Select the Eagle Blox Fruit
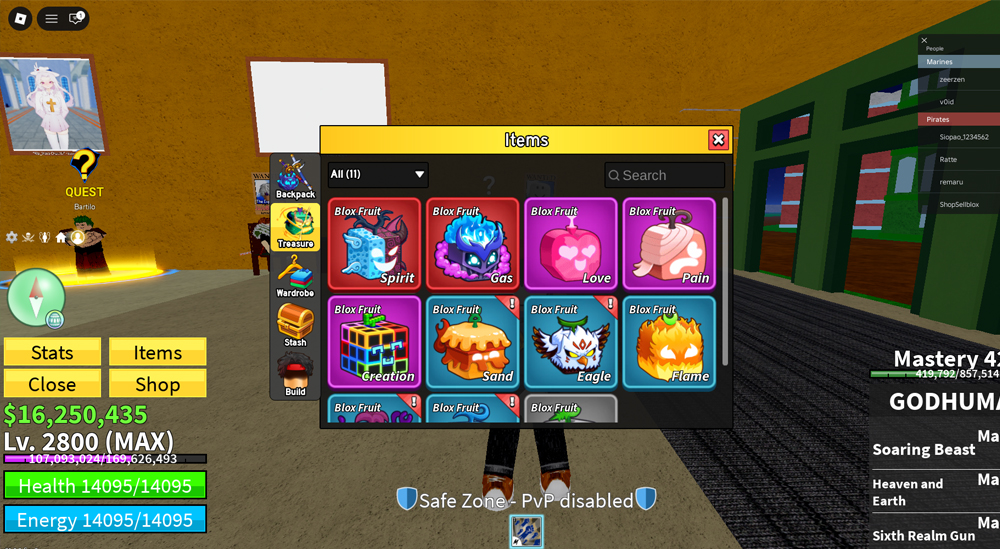 coord(571,342)
